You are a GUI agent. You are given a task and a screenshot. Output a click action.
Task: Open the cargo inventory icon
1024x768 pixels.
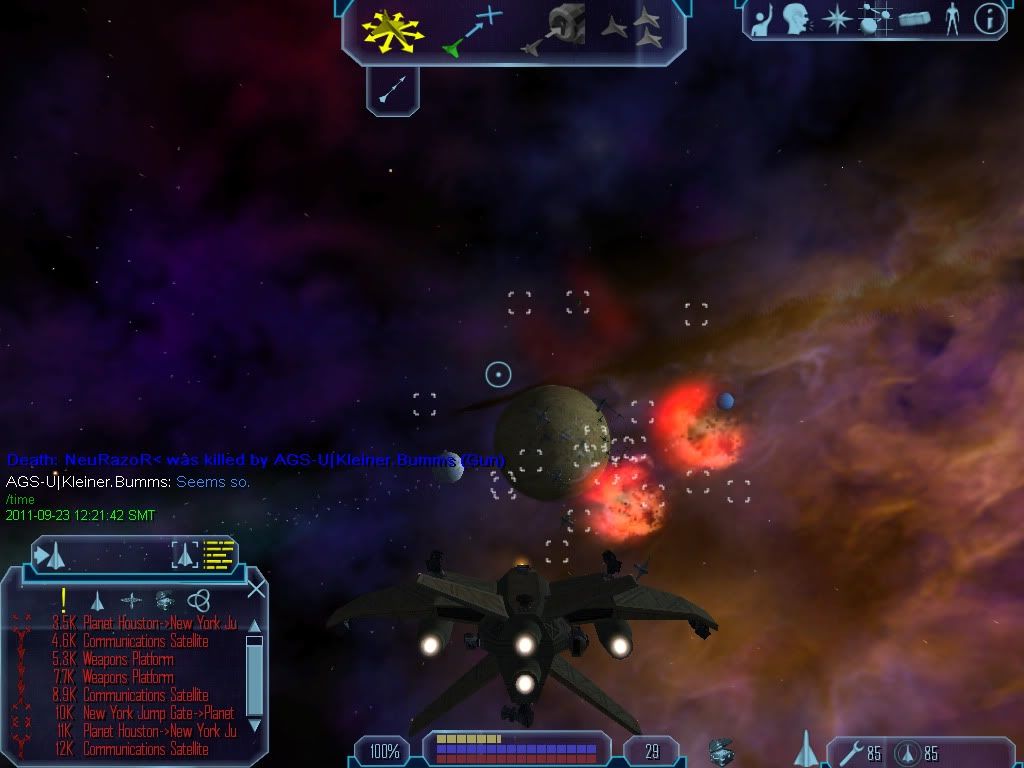click(x=913, y=19)
